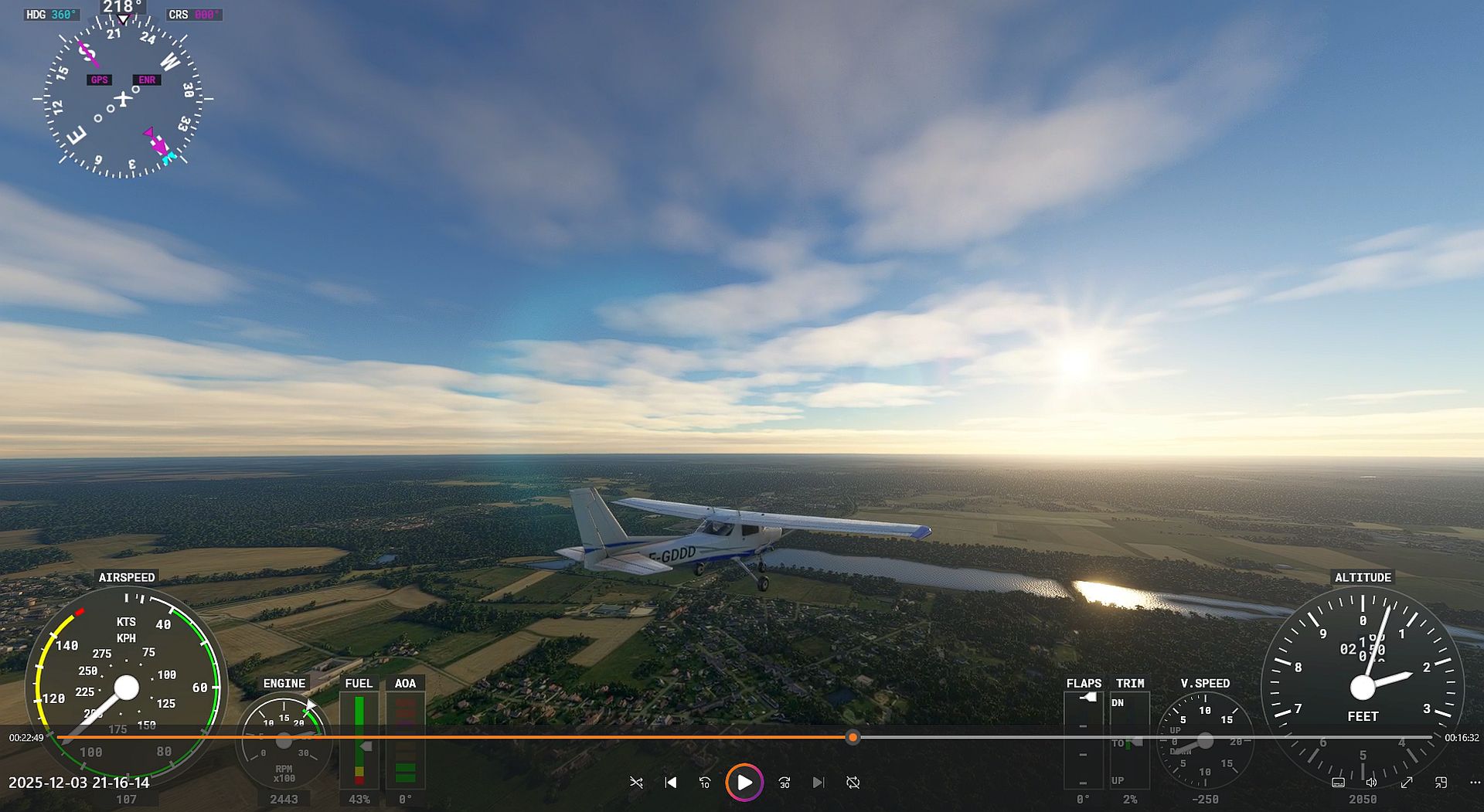Click the orange seek handle on the timeline

(853, 738)
